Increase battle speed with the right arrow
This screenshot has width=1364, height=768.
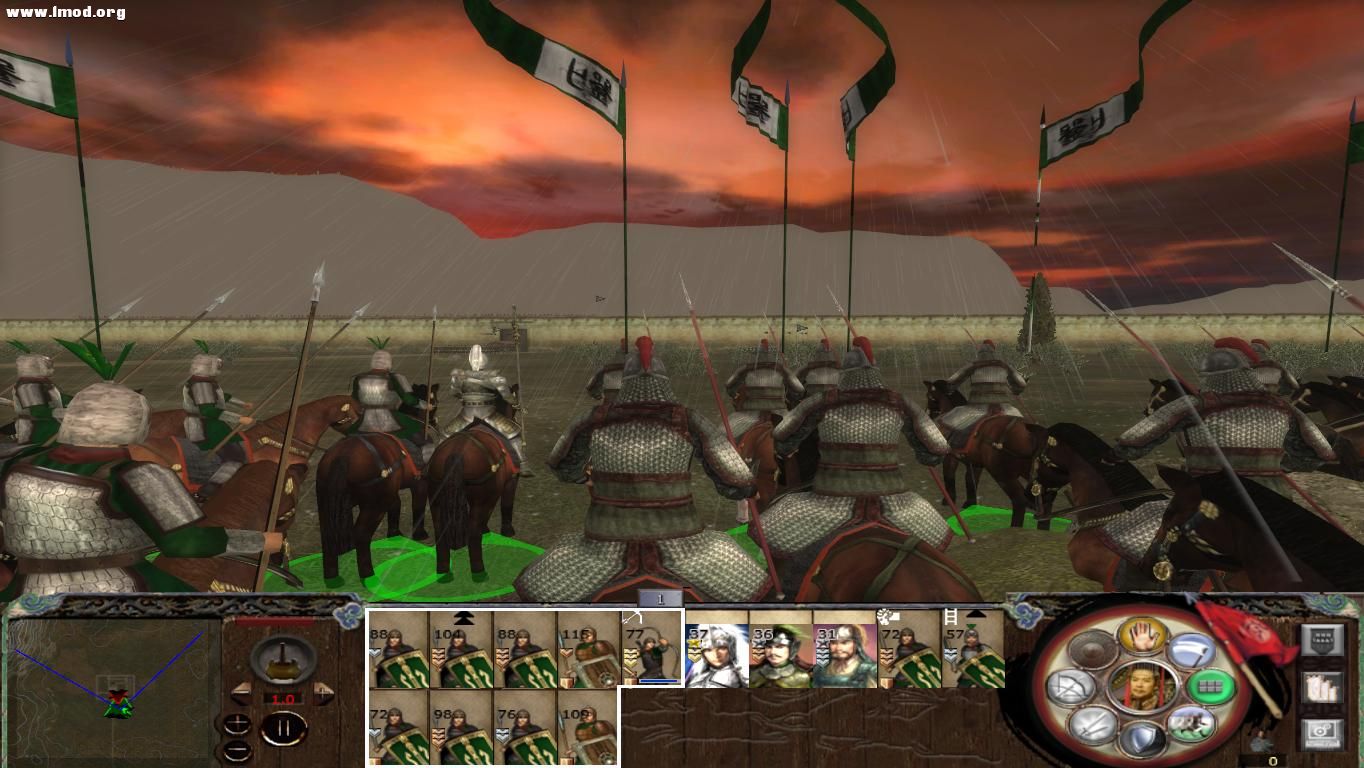(x=321, y=691)
